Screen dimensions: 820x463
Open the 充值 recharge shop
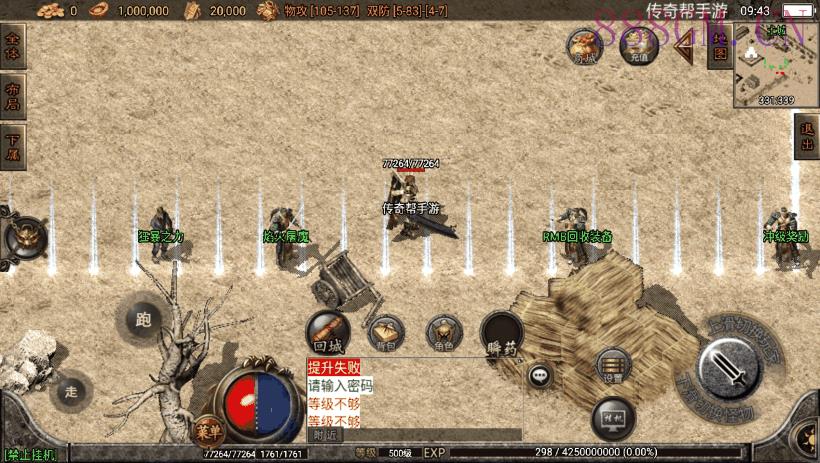tap(639, 46)
